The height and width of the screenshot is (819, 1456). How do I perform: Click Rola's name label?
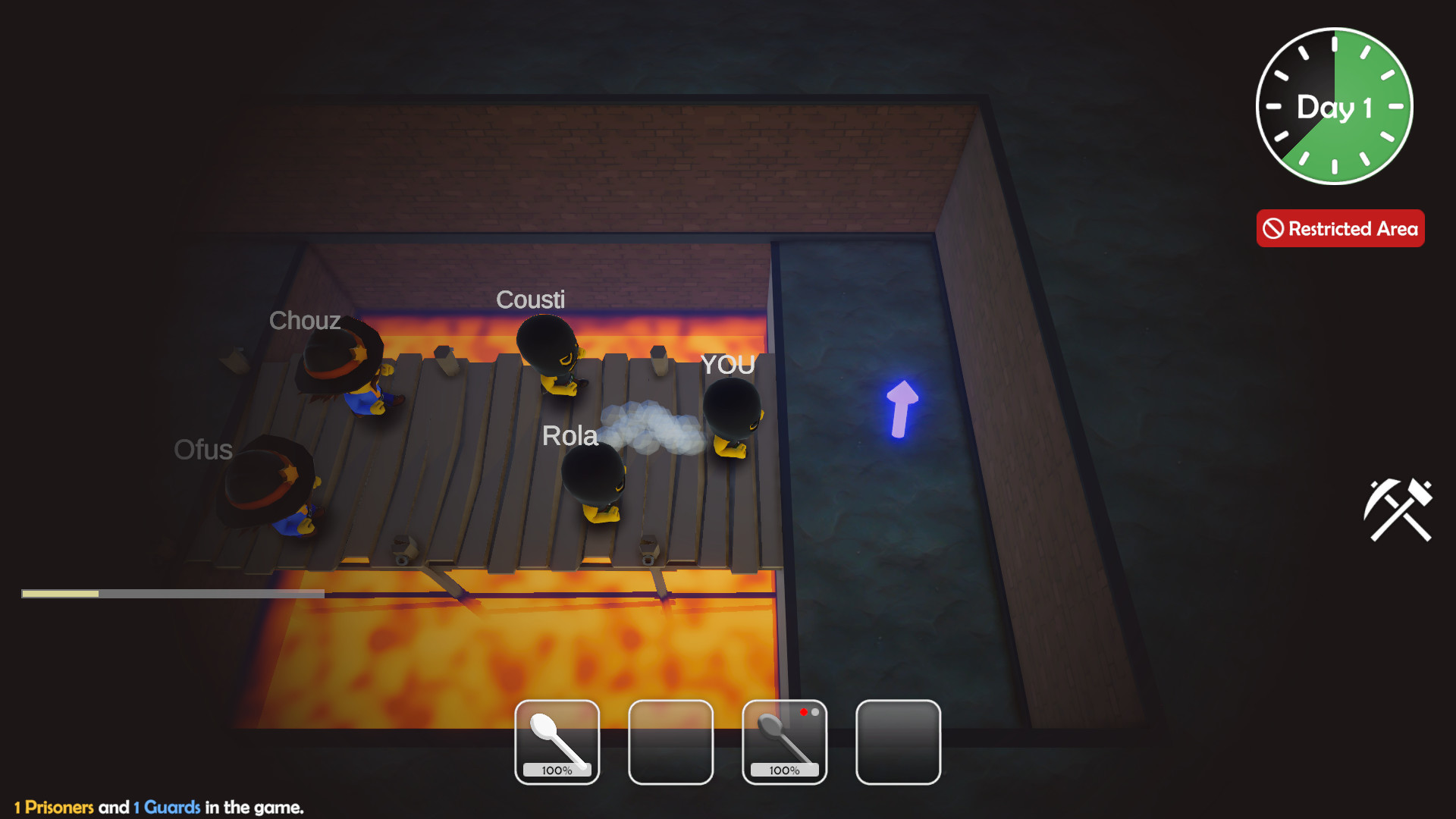(570, 435)
